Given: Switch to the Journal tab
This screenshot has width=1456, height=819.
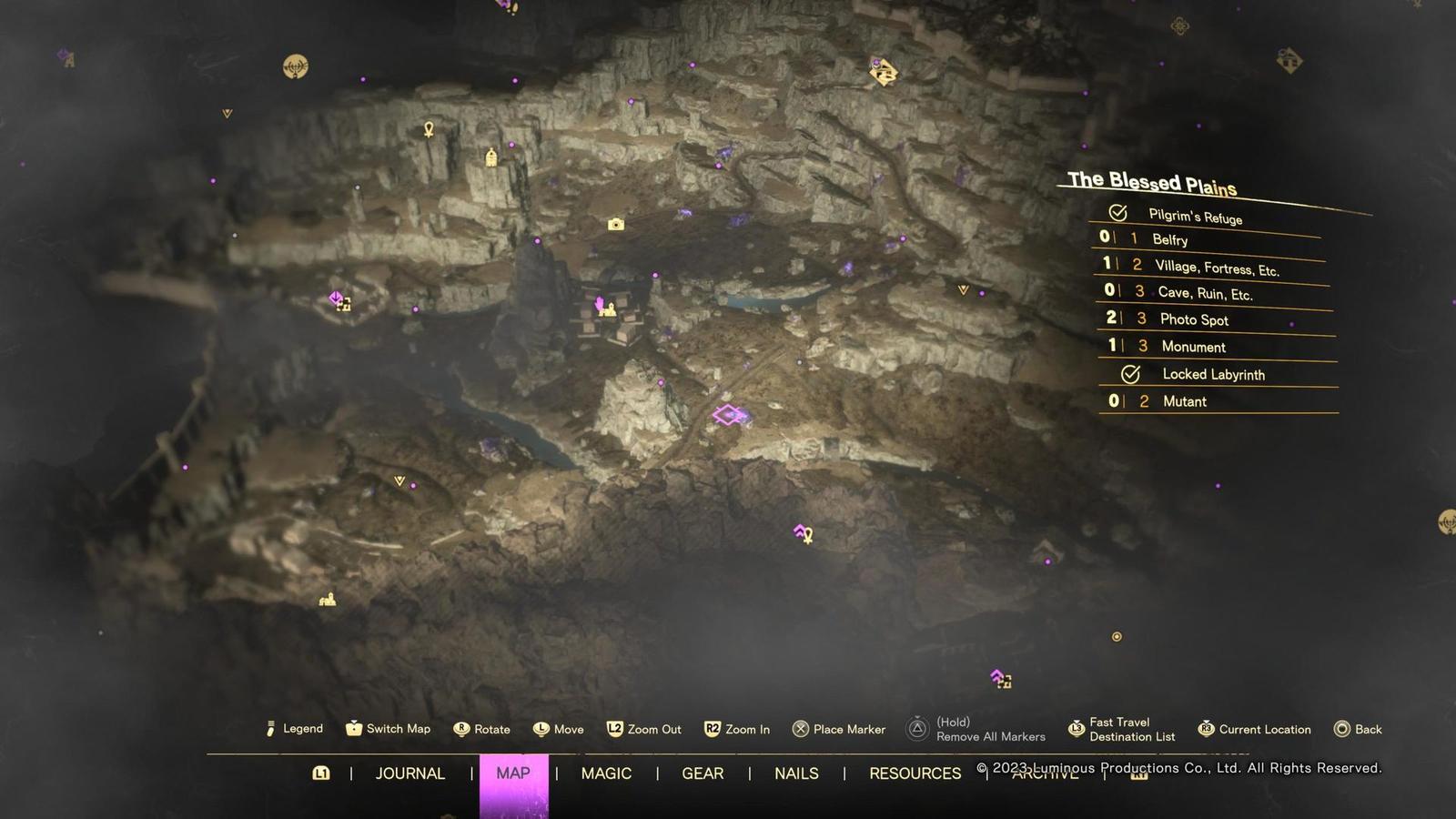Looking at the screenshot, I should coord(410,773).
